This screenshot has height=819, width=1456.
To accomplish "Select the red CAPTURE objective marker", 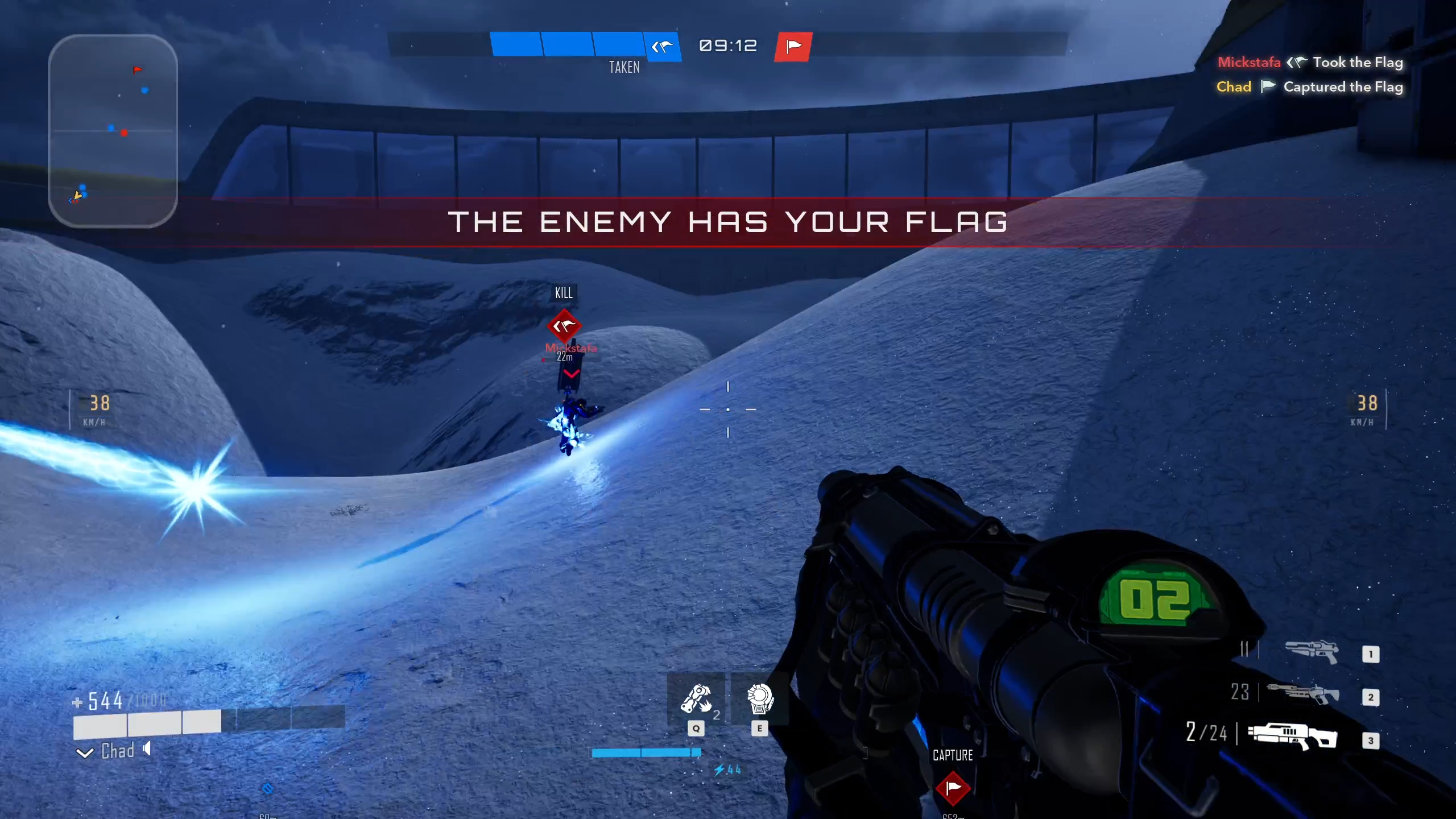I will (x=953, y=788).
